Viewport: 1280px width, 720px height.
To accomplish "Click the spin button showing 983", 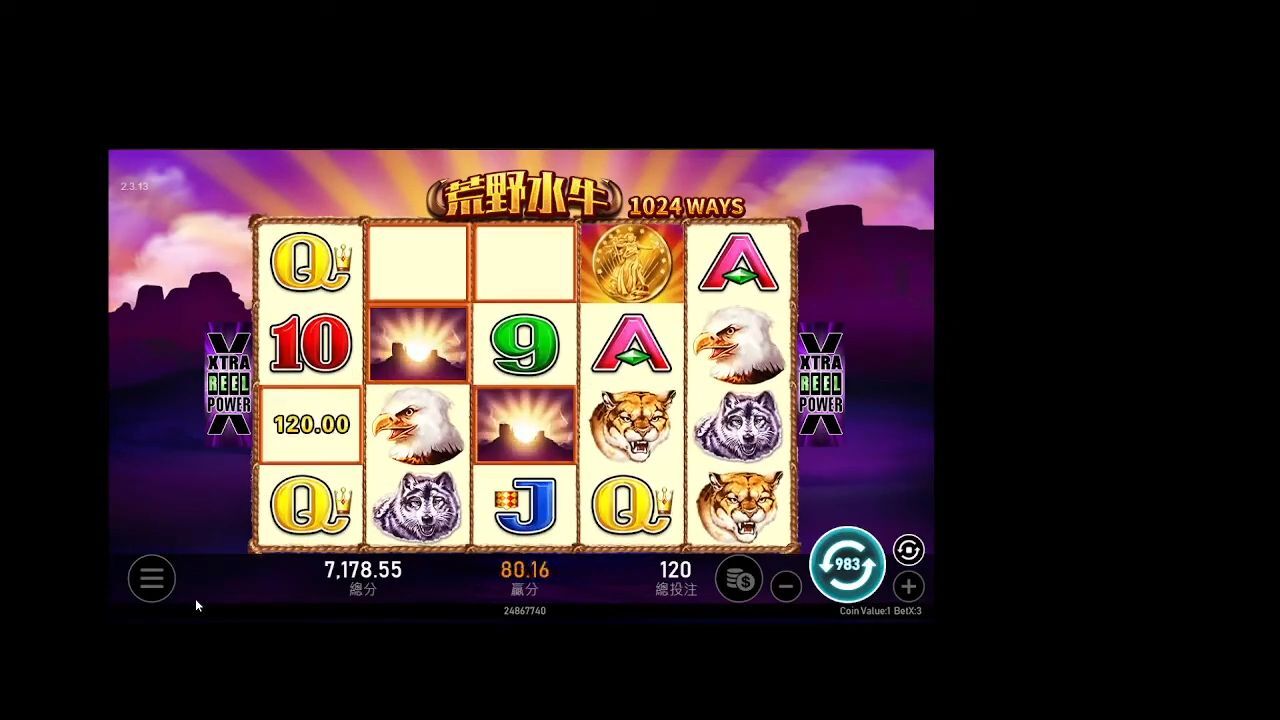I will pyautogui.click(x=847, y=565).
